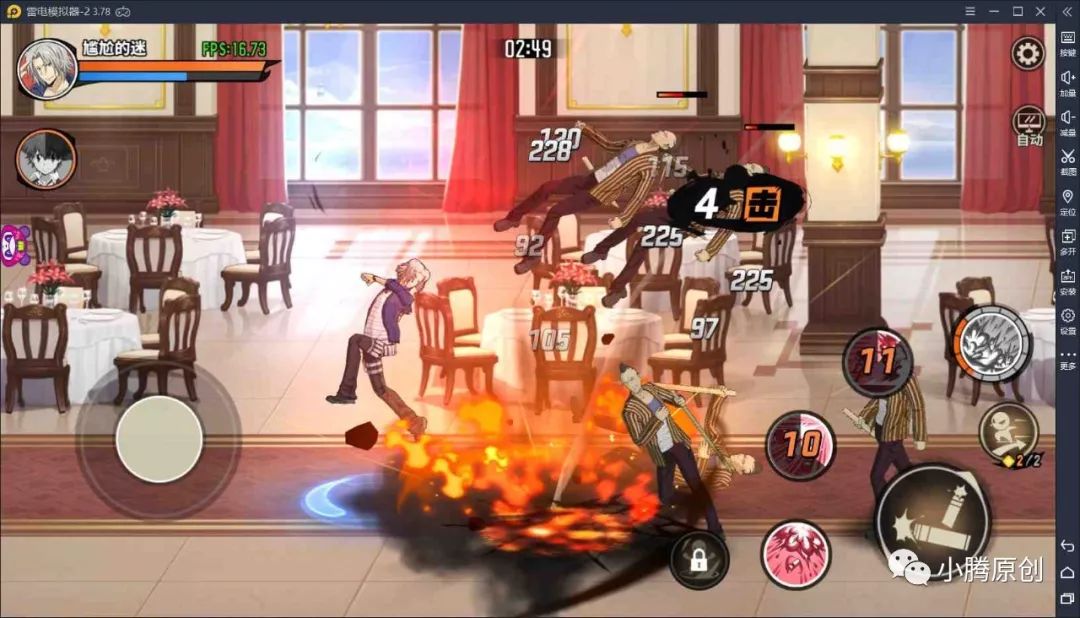Toggle the 自动 auto-battle button
1080x618 pixels.
pos(1029,126)
